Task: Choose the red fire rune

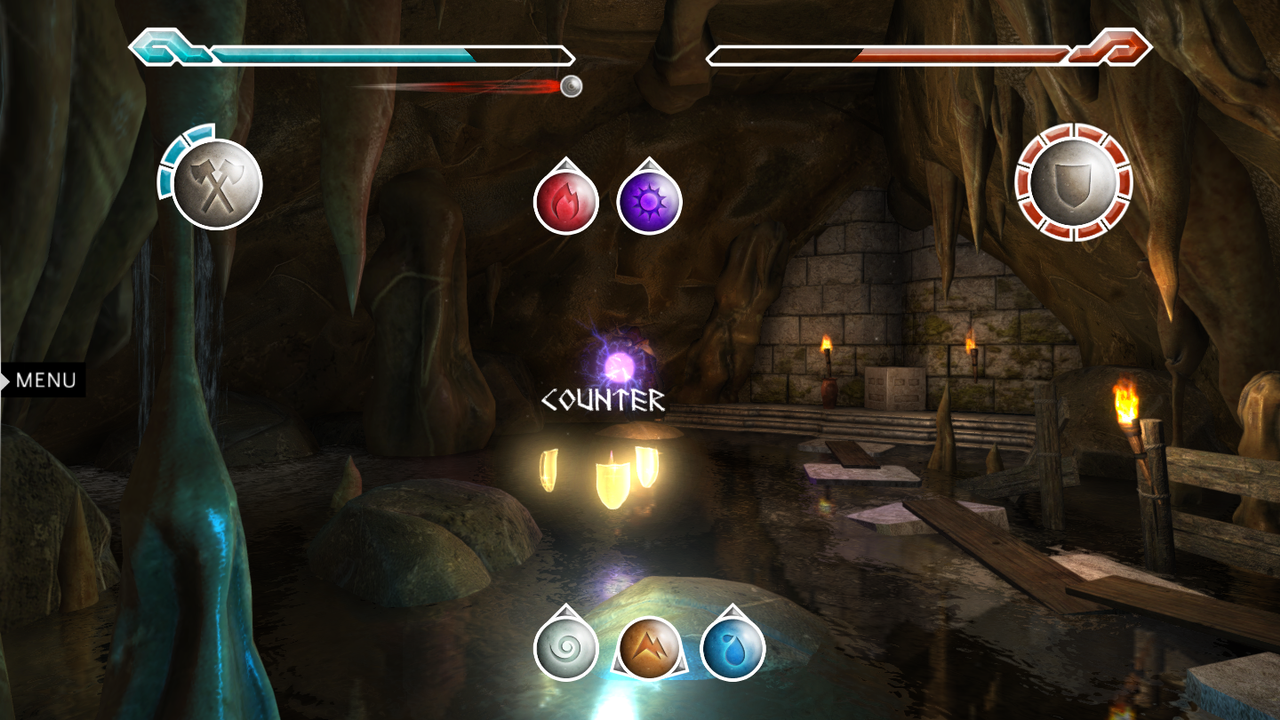Action: [566, 201]
